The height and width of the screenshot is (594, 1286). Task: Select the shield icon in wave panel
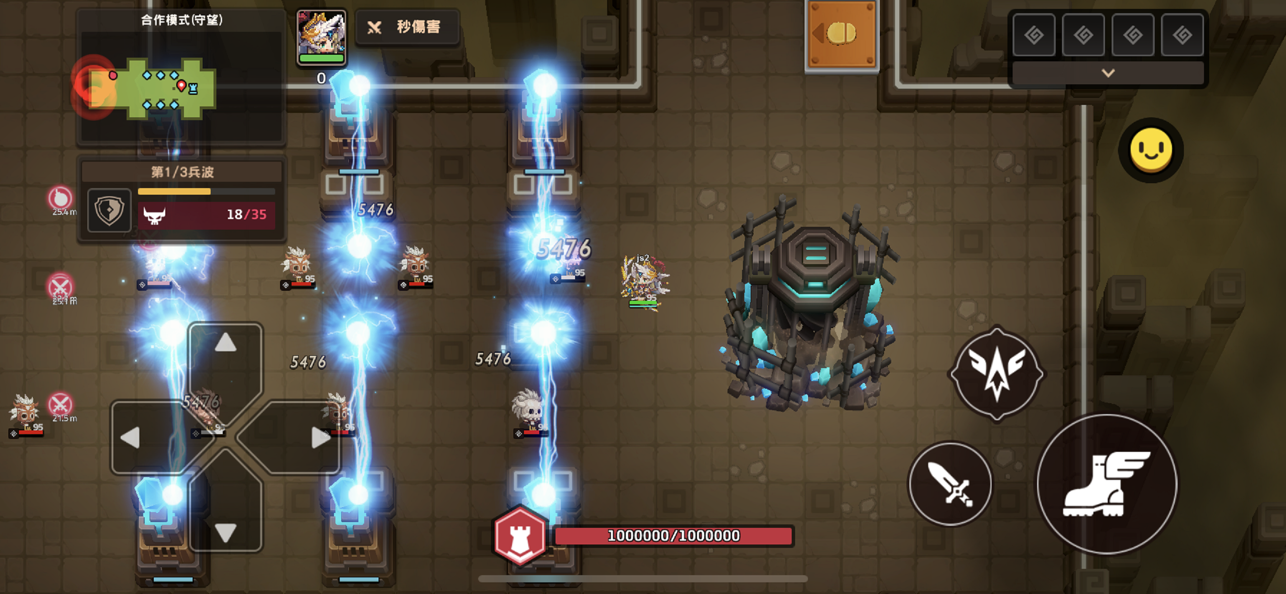click(x=109, y=211)
